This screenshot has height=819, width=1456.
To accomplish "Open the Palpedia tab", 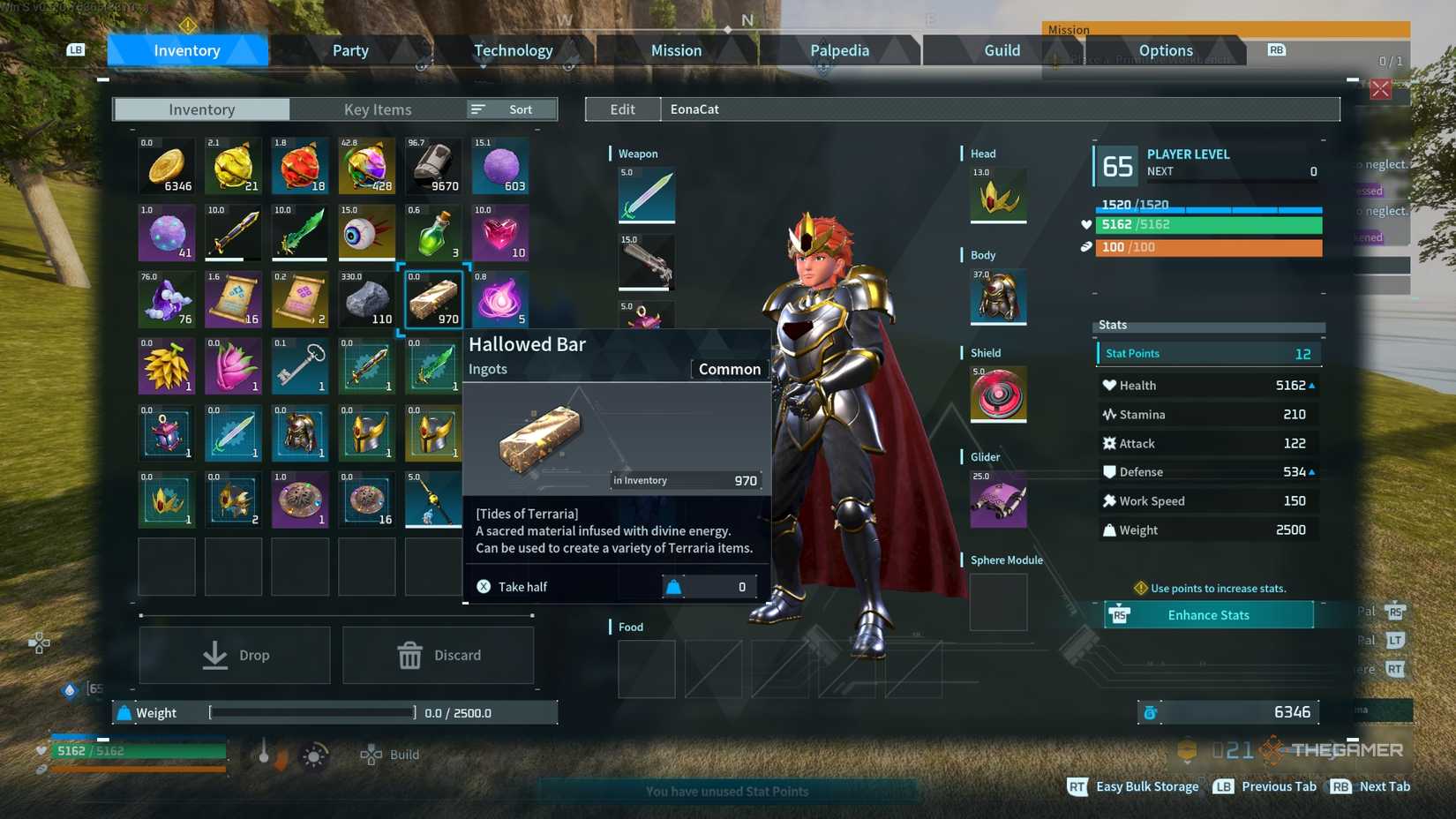I will [x=838, y=50].
